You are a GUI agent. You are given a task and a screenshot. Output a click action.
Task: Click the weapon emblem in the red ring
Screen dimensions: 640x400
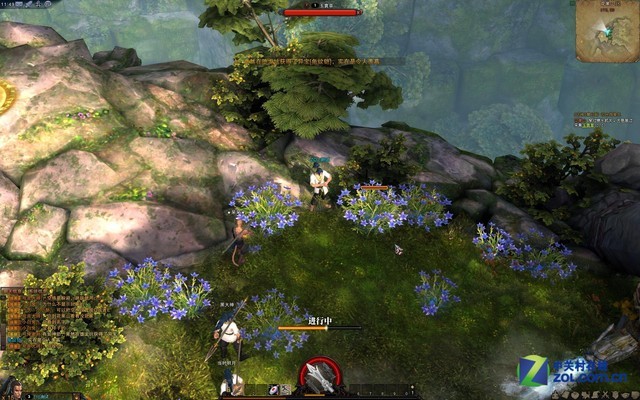click(320, 376)
